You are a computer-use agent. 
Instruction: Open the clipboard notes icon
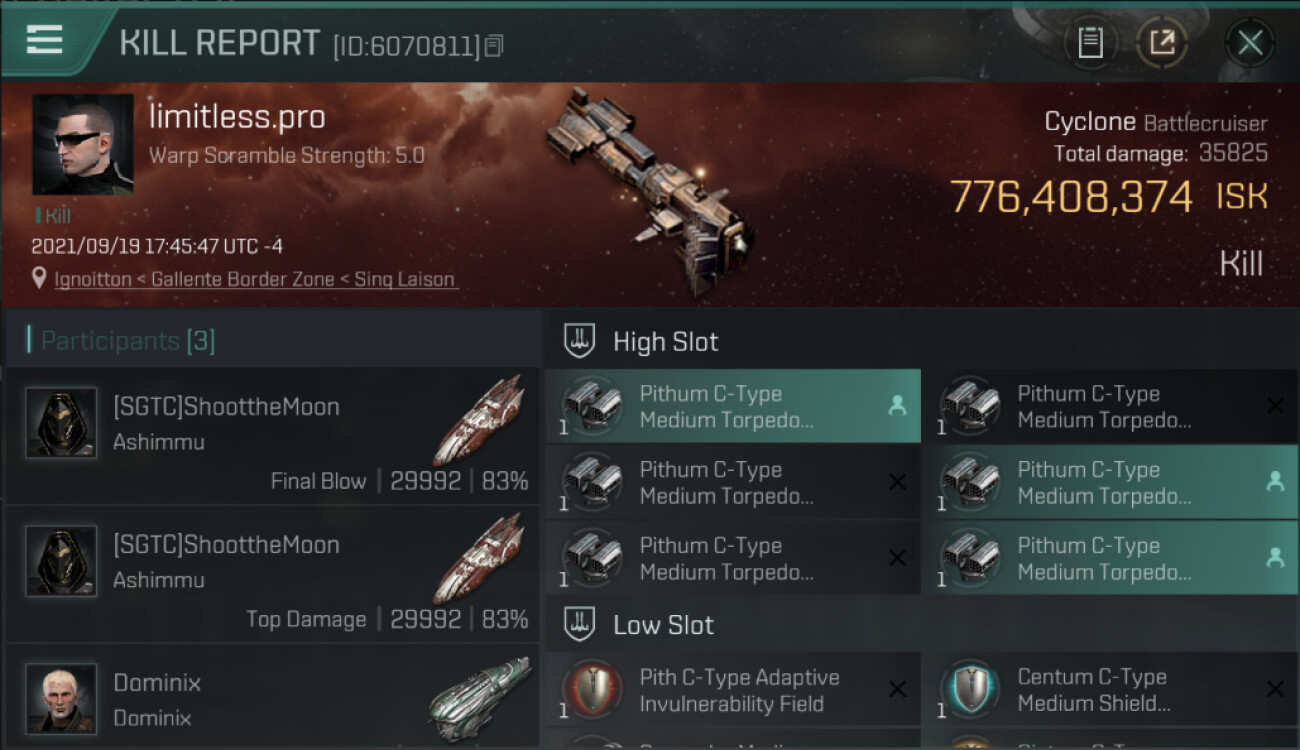[1090, 43]
